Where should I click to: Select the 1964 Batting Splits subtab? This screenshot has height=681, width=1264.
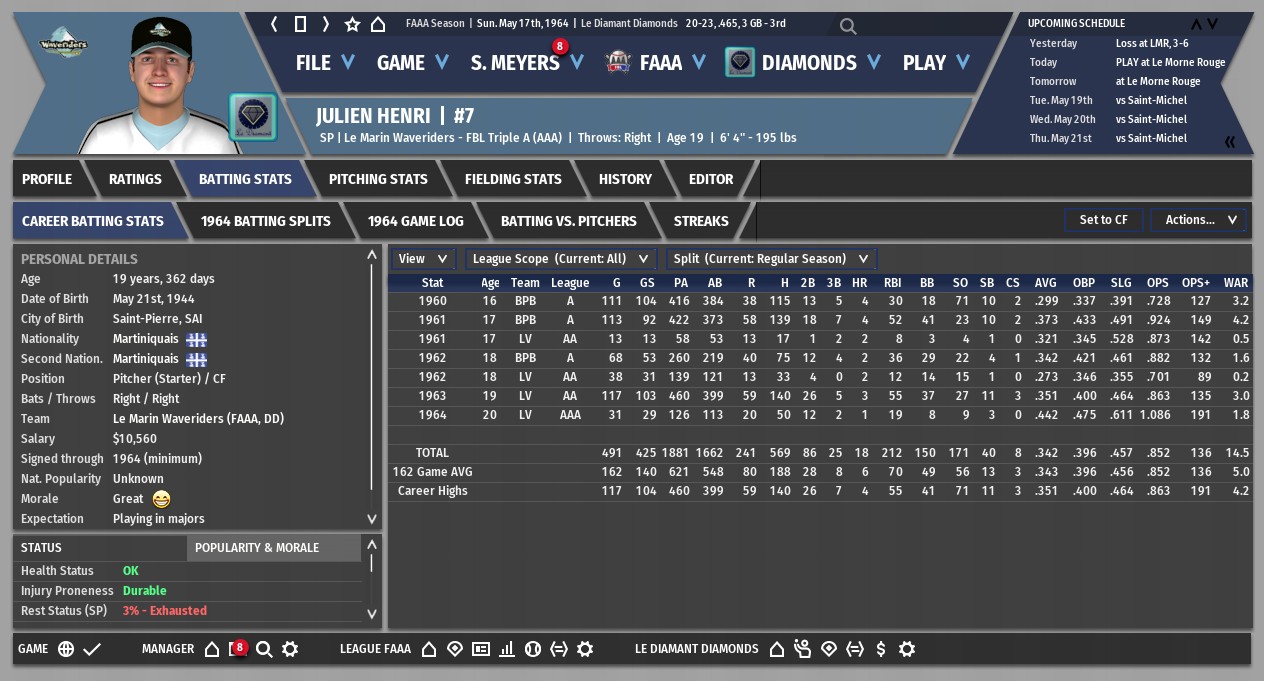[265, 221]
